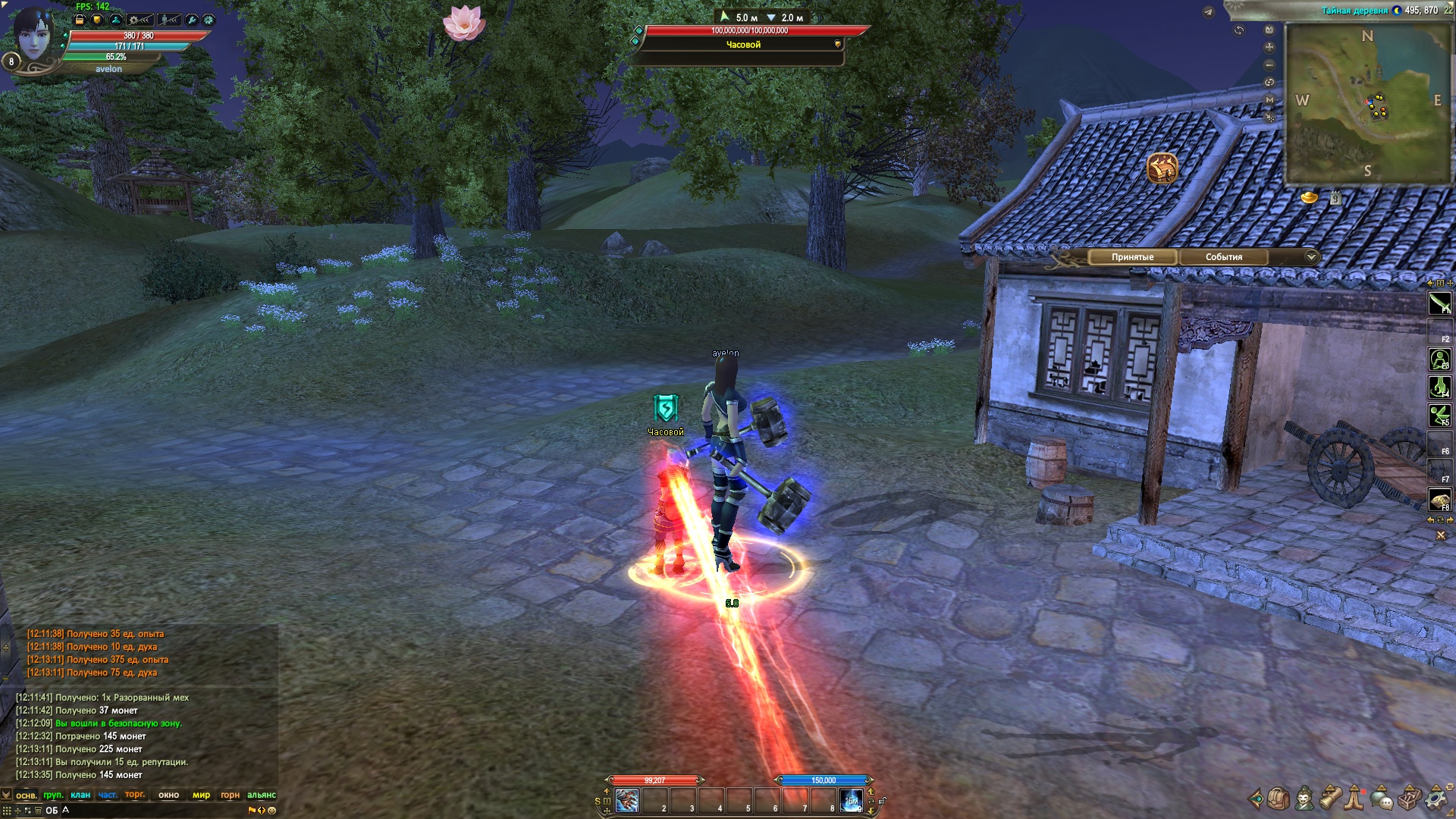Open the chat bubbles social icon
The image size is (1456, 819).
point(1382,799)
